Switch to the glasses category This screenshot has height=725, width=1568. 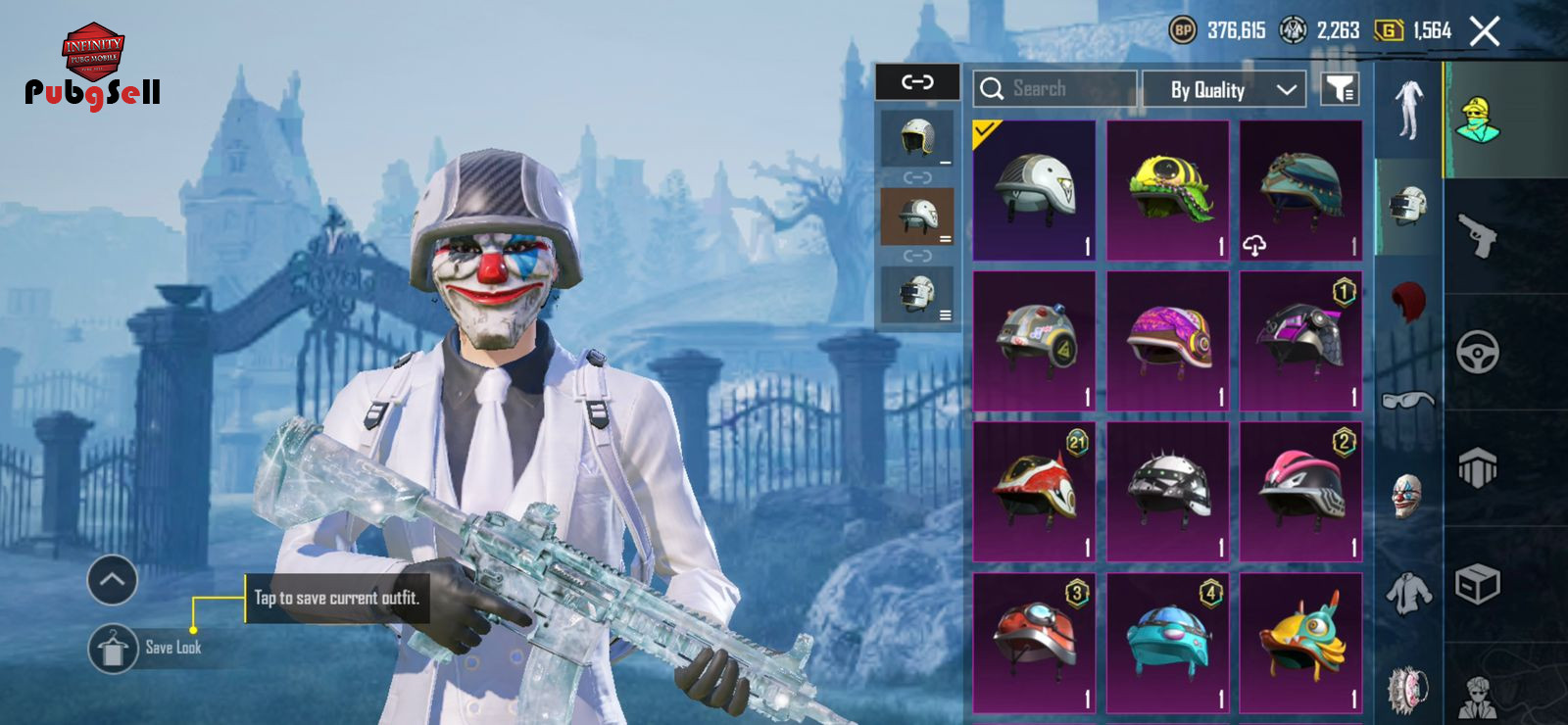[1408, 400]
